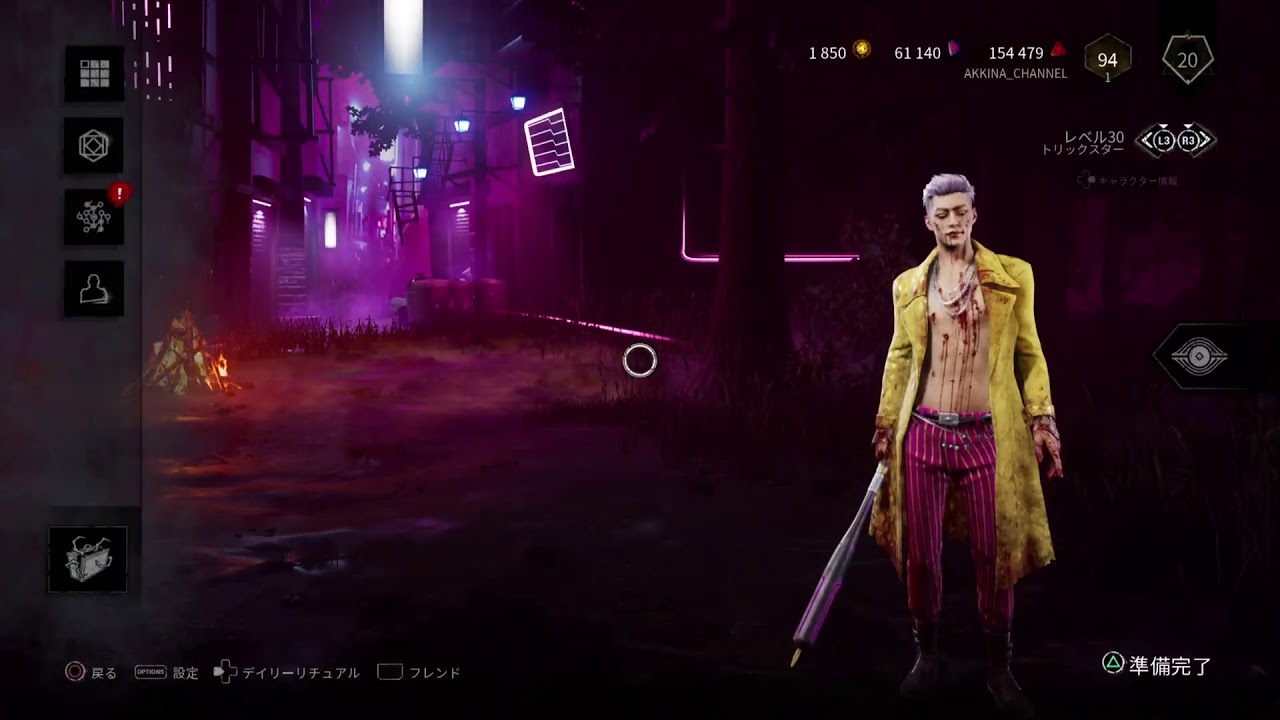Select the player level 94 badge
1280x720 pixels.
pyautogui.click(x=1107, y=60)
